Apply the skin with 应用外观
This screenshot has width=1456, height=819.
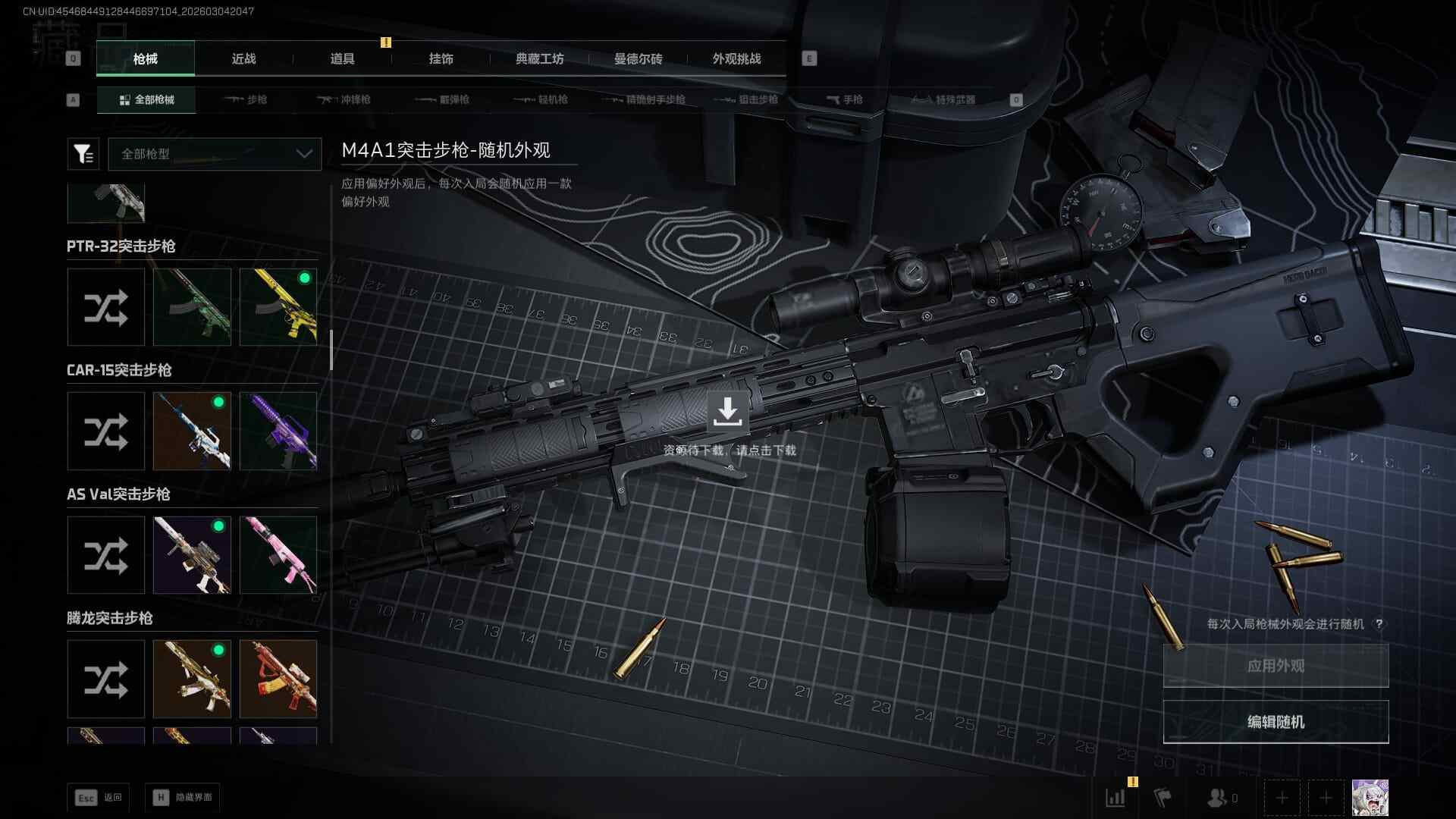[x=1276, y=666]
